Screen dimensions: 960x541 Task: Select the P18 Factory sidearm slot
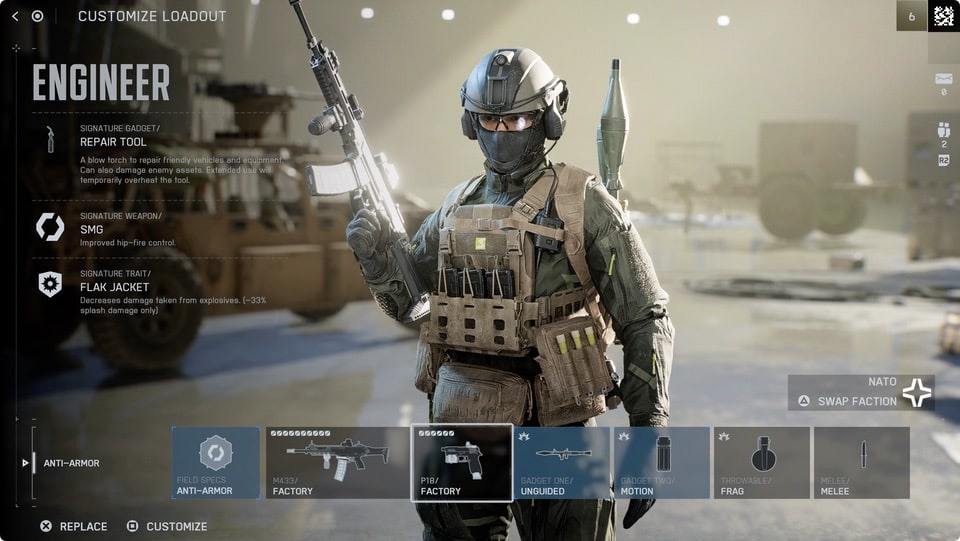coord(462,463)
